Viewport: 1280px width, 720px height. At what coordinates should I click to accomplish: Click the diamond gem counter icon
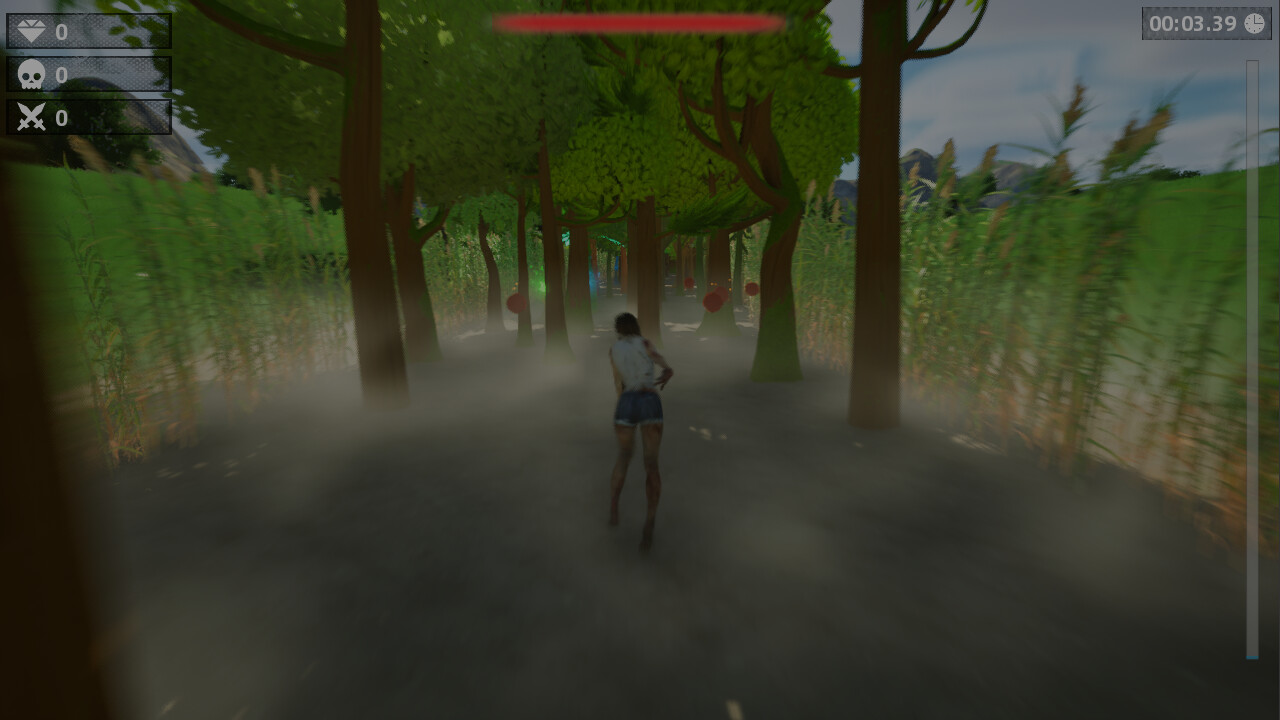click(x=32, y=31)
